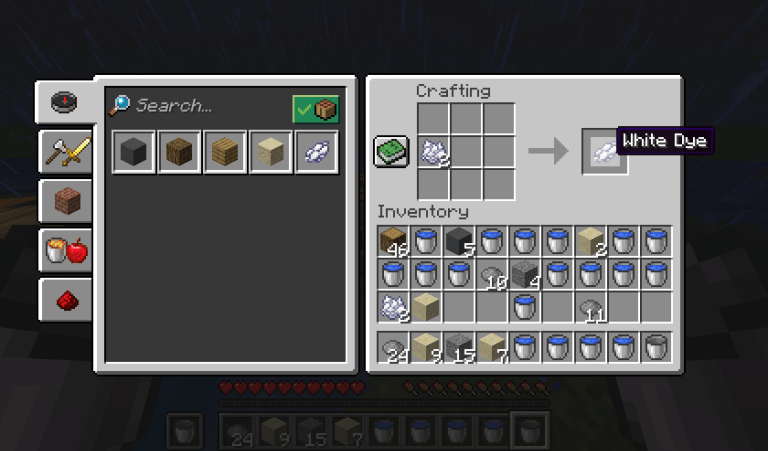This screenshot has height=451, width=768.
Task: Select the bucket and apple recipe tab
Action: pos(65,249)
